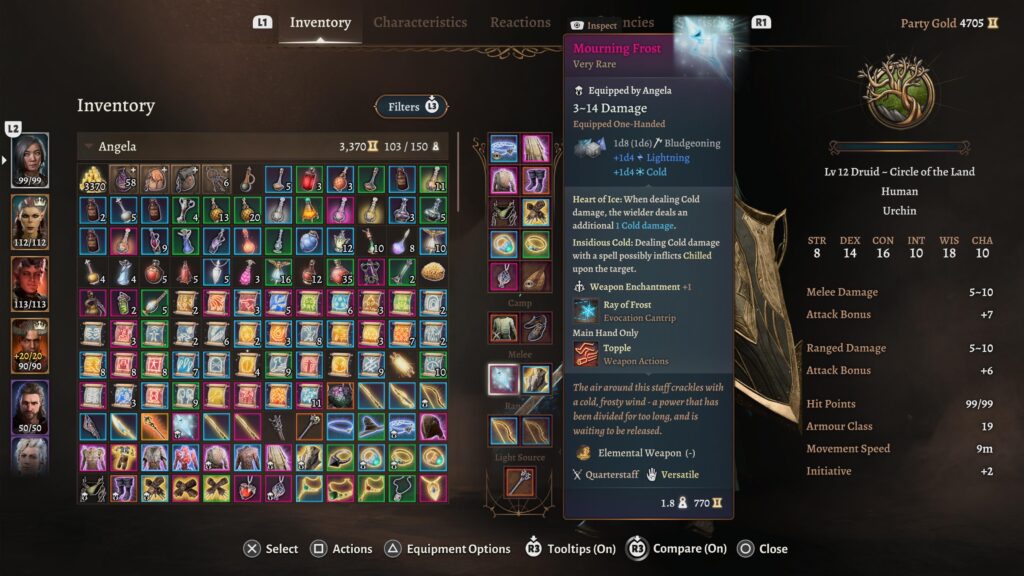Viewport: 1024px width, 576px height.
Task: Select the pointed wizard hat in inventory
Action: tap(371, 427)
